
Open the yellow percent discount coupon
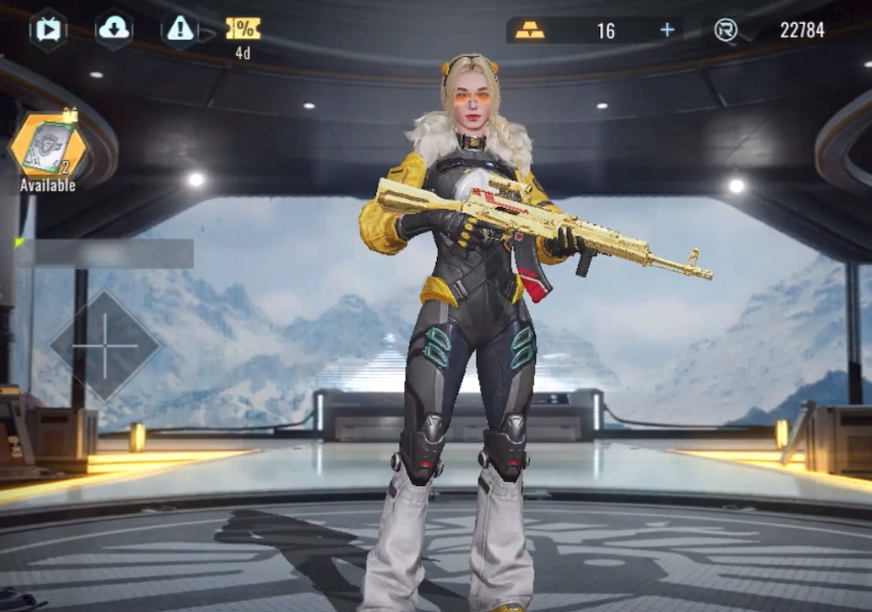[243, 29]
